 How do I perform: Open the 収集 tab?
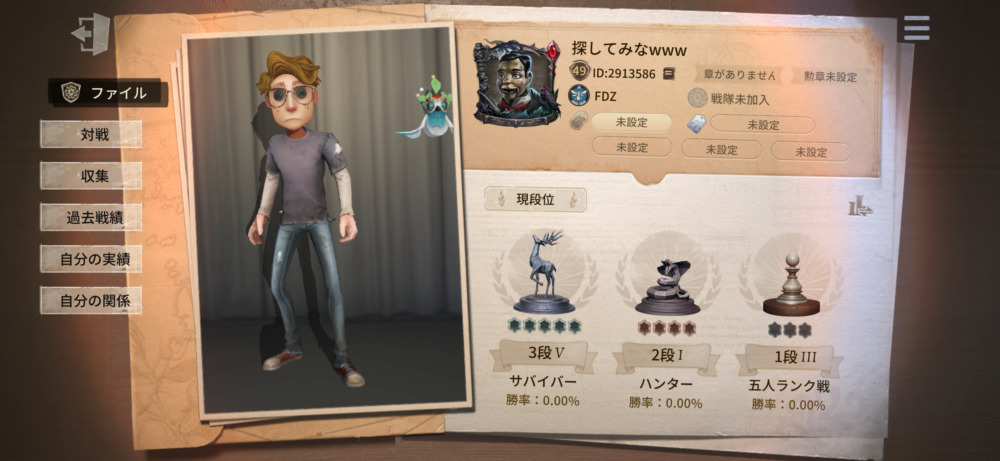[x=91, y=176]
